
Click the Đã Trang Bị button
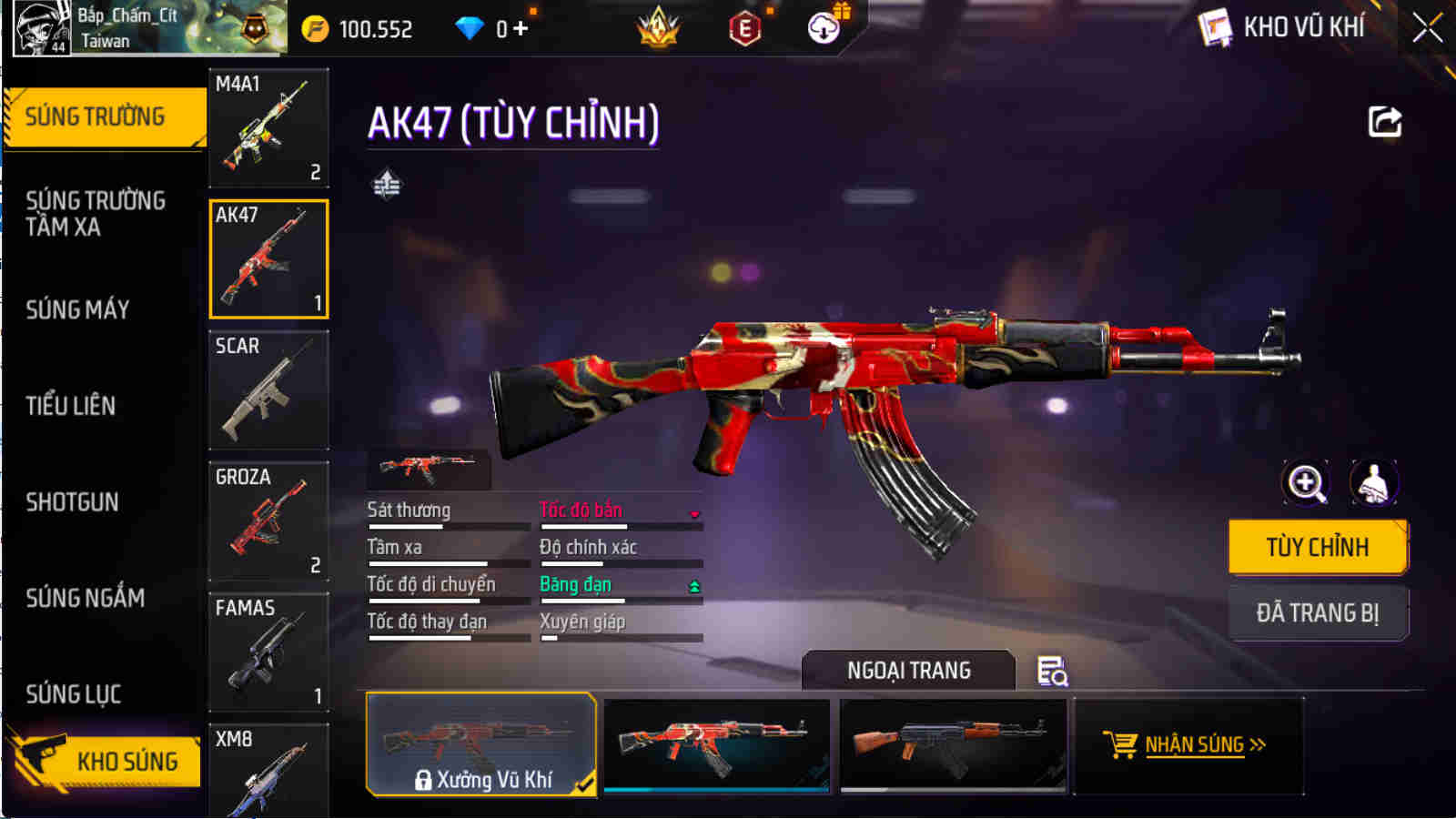pos(1317,612)
